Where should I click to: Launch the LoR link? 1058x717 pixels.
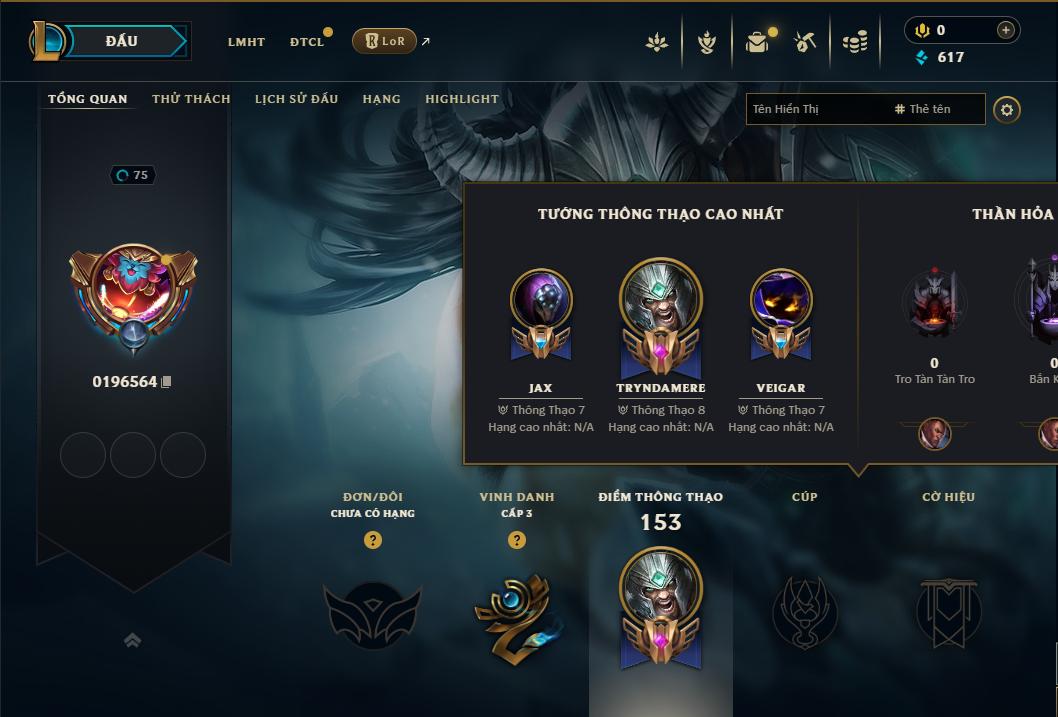pos(385,41)
